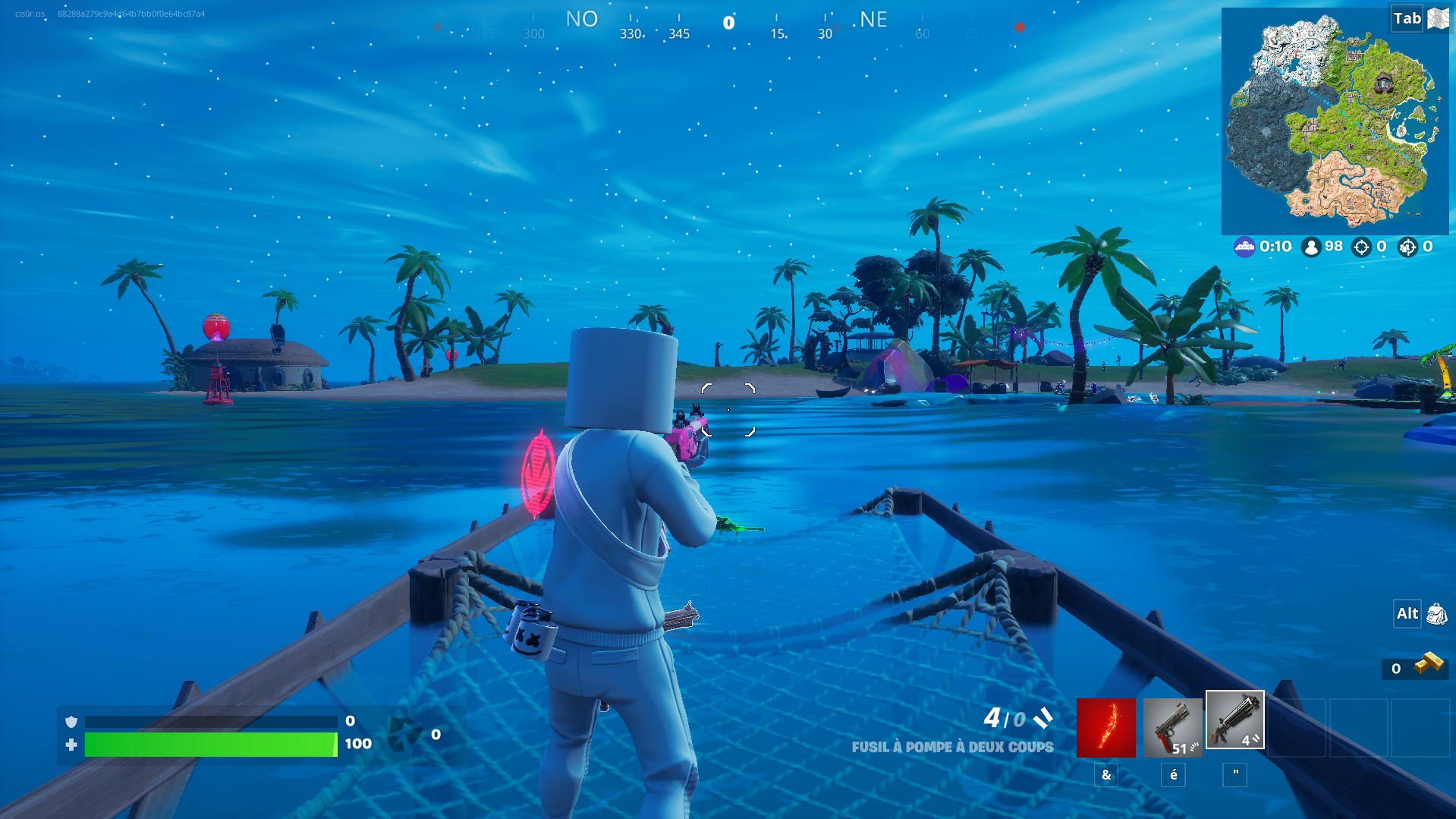1456x819 pixels.
Task: Click the NO label on the compass
Action: tap(581, 19)
